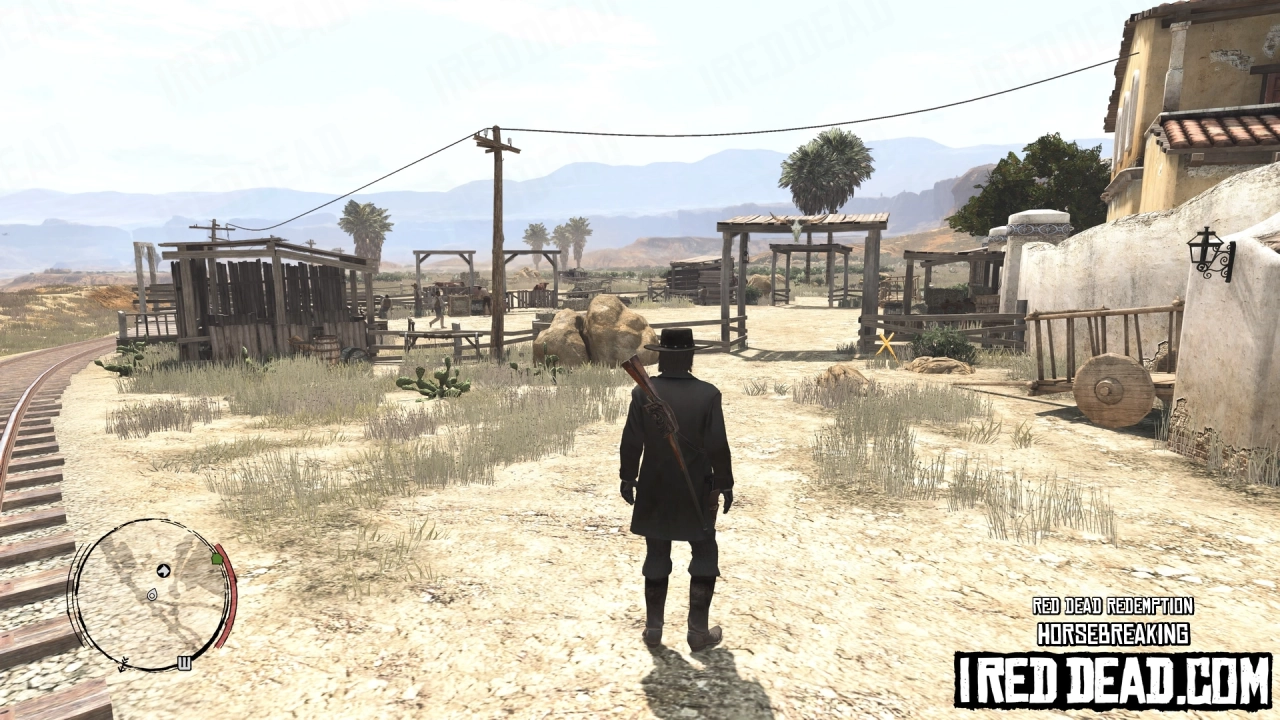Click the player arrow icon on the minimap

(163, 571)
